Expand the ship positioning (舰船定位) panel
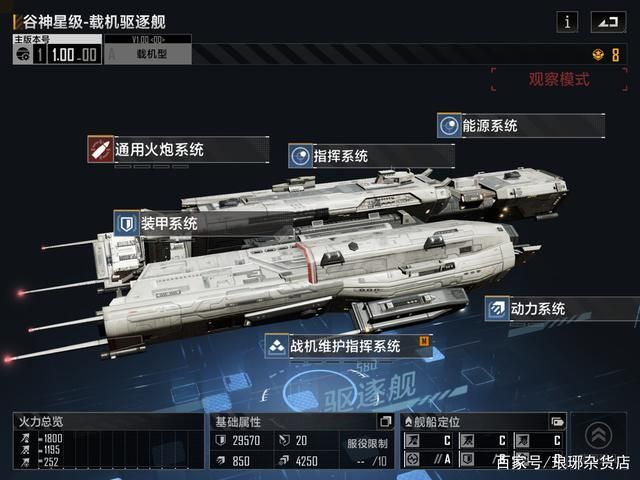The height and width of the screenshot is (480, 640). (557, 422)
